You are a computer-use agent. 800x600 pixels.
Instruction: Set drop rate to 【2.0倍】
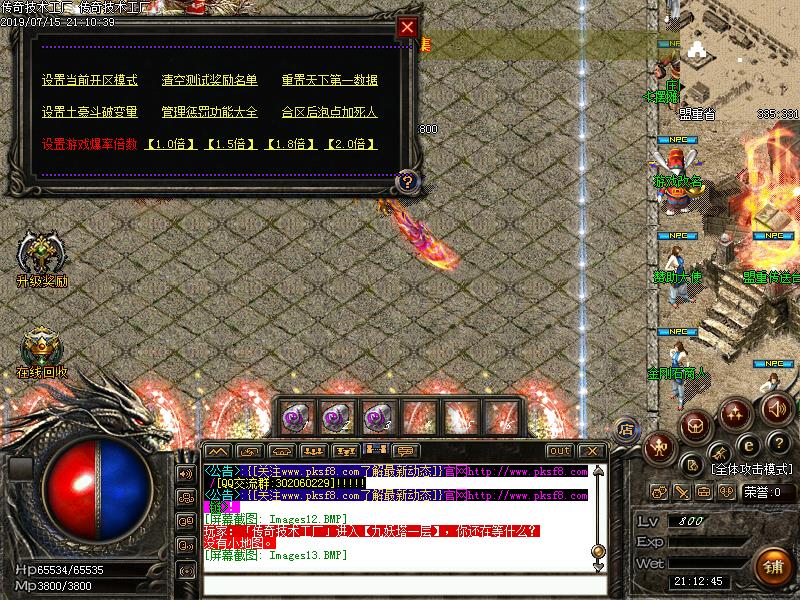tap(351, 144)
